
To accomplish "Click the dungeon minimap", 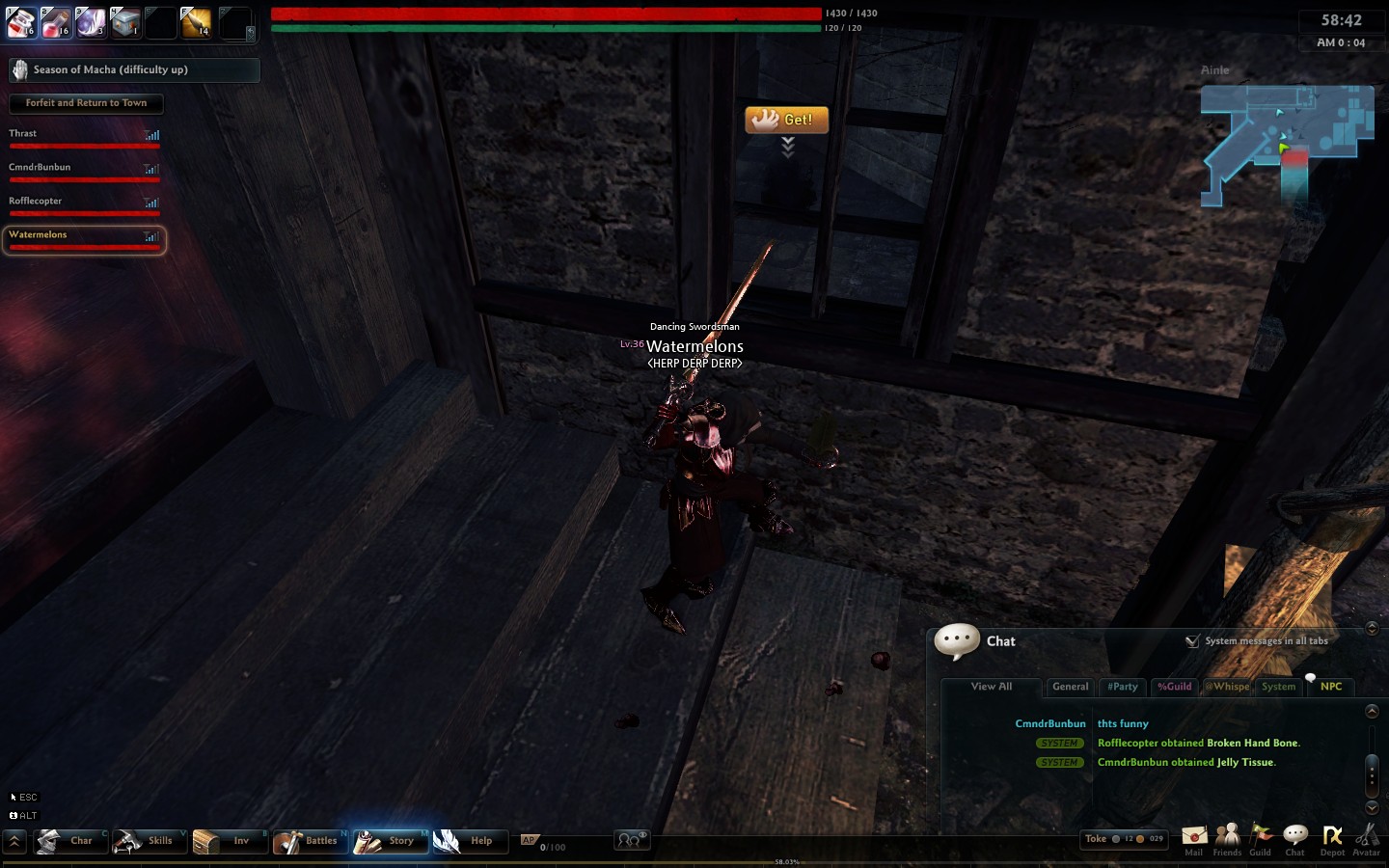I will click(x=1286, y=145).
